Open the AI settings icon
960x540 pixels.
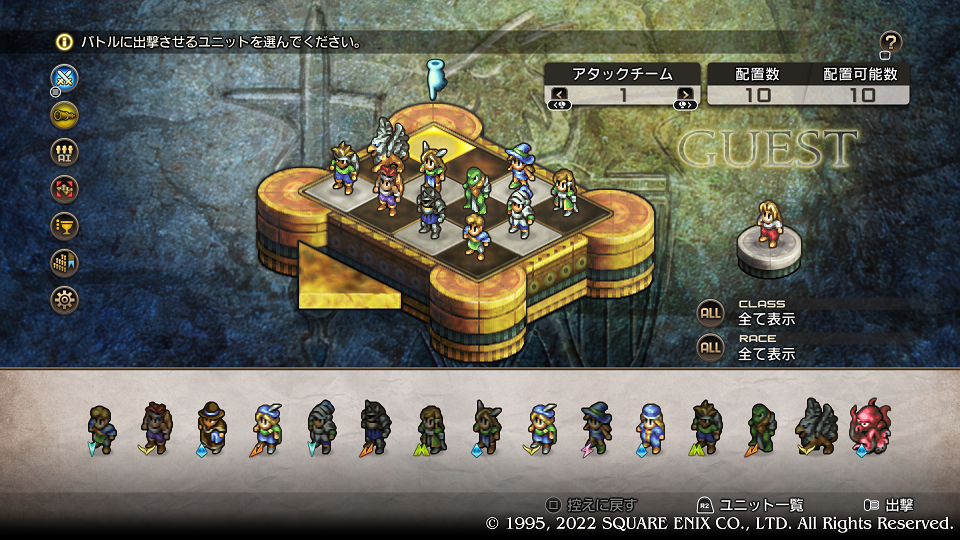pyautogui.click(x=64, y=151)
